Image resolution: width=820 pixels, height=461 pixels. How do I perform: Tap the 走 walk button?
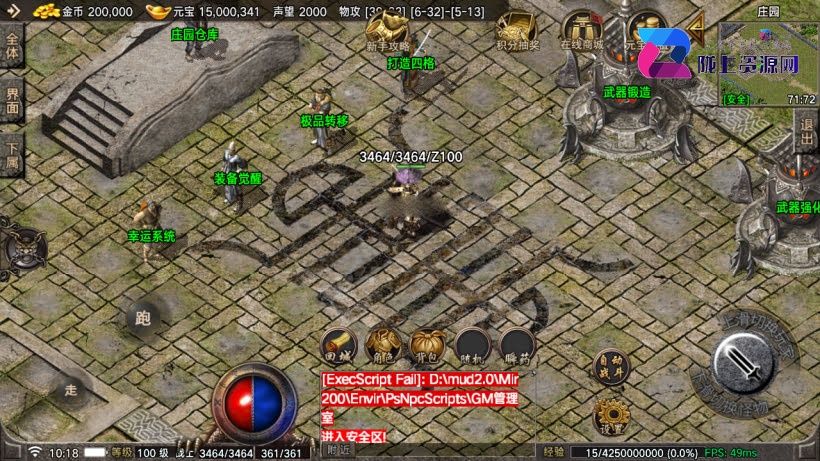71,389
